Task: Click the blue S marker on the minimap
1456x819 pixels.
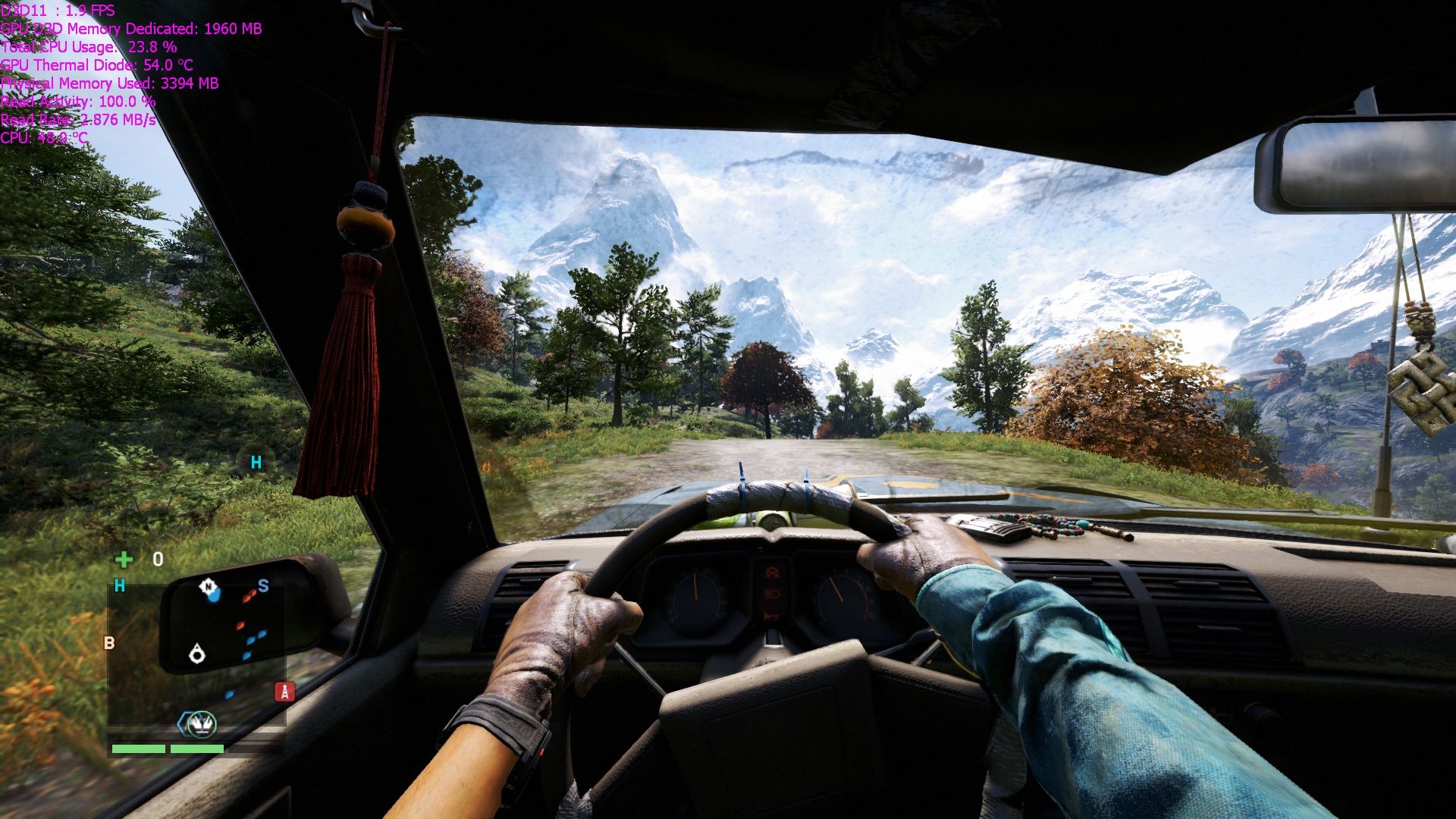Action: (263, 585)
